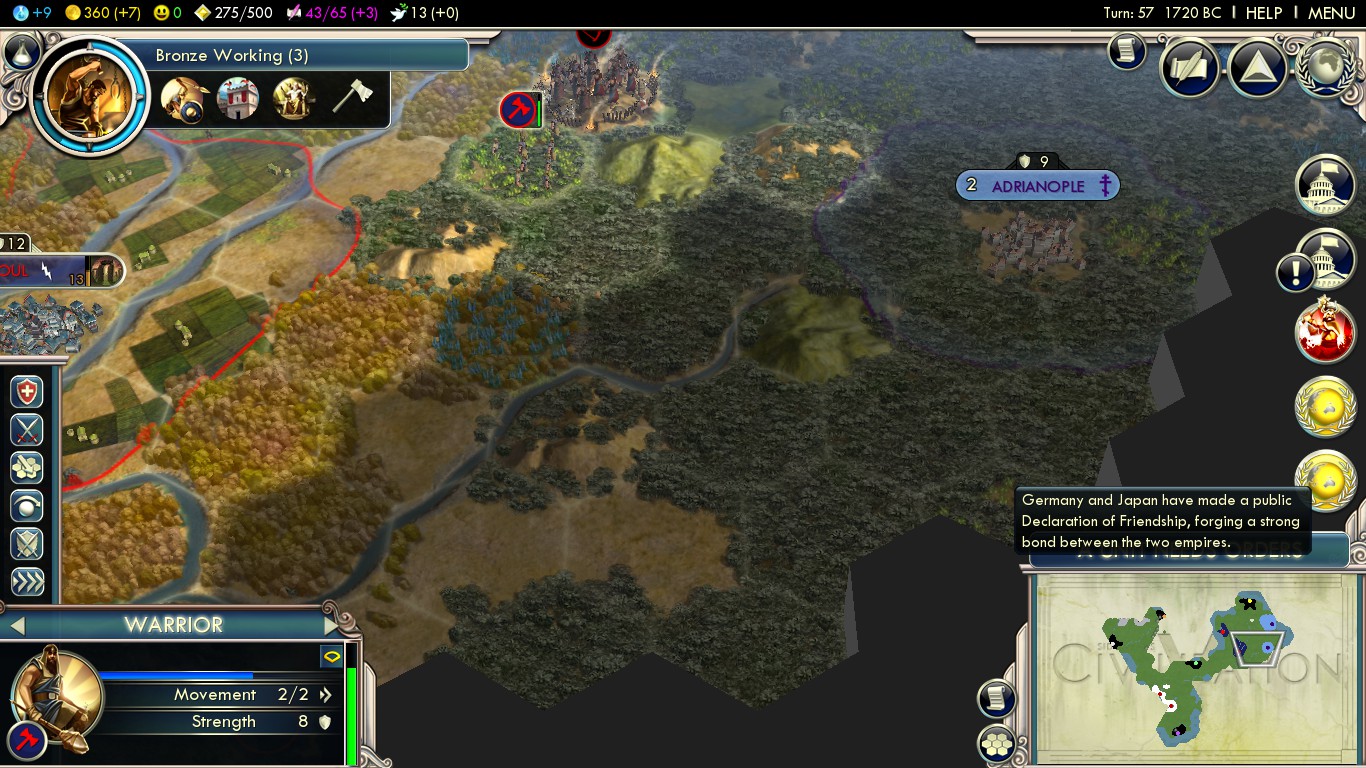Choose the shield-and-swords Fortify action

pyautogui.click(x=28, y=544)
